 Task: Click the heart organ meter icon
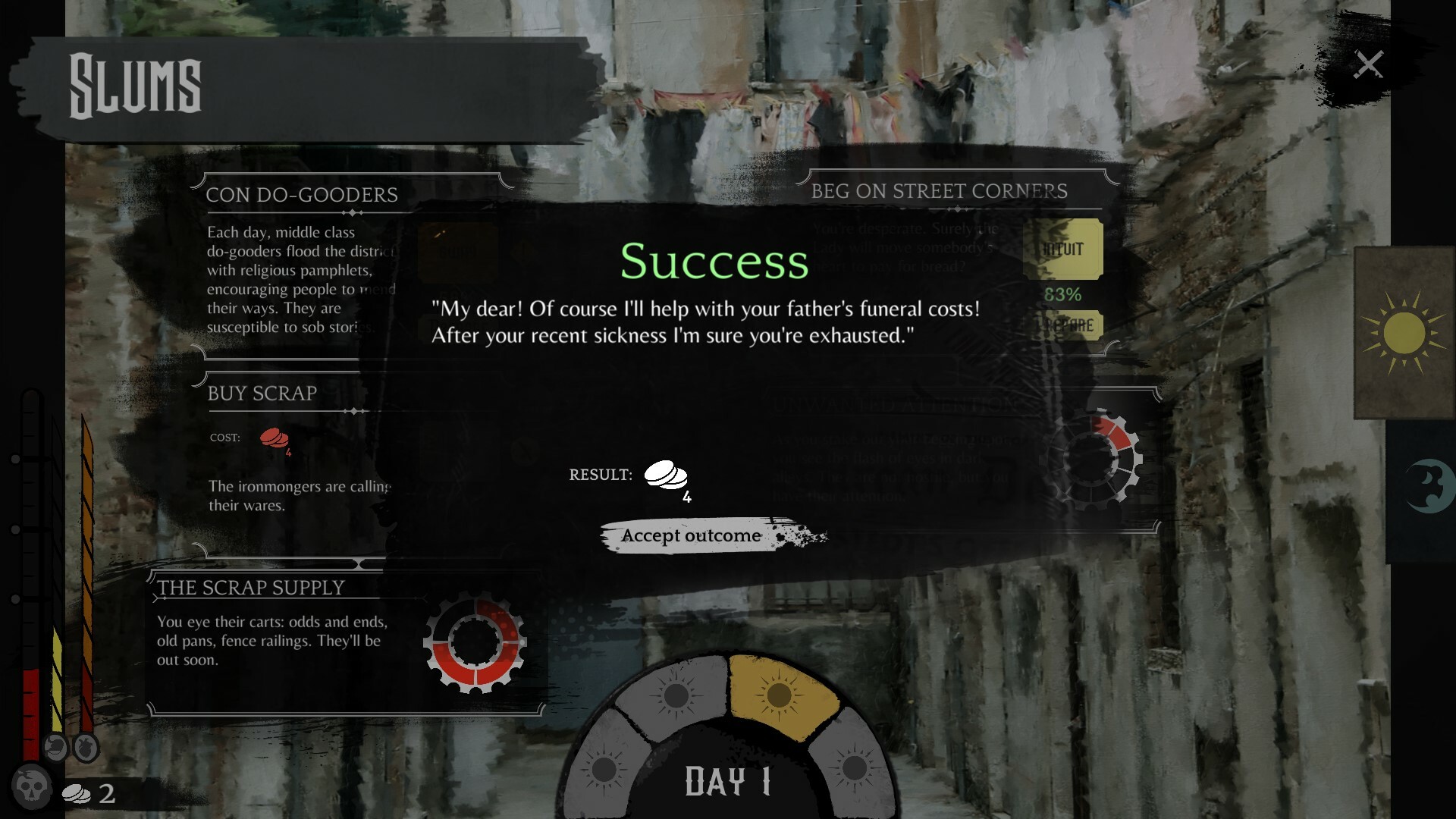(x=86, y=748)
